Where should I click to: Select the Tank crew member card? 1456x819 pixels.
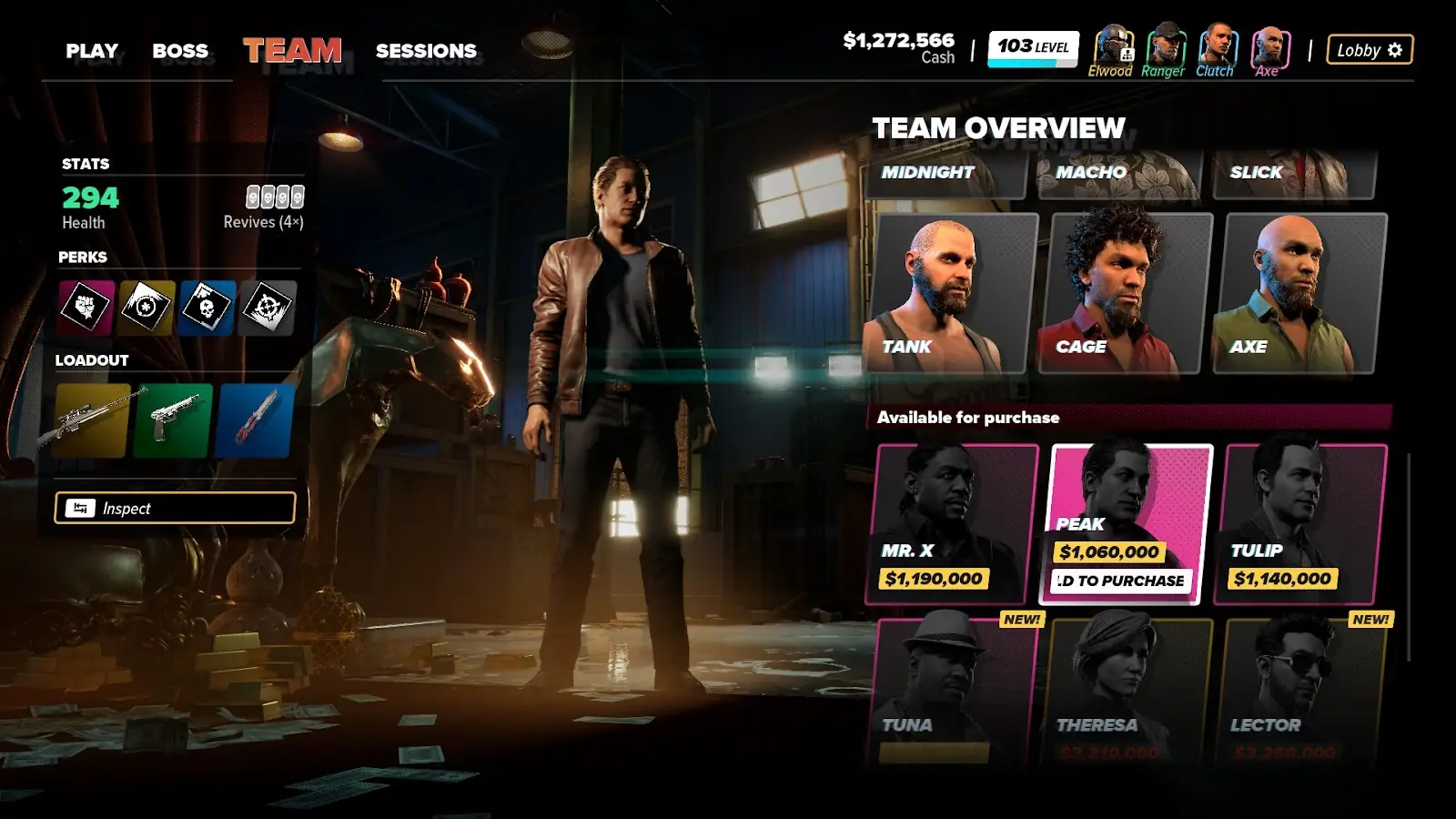tap(951, 293)
